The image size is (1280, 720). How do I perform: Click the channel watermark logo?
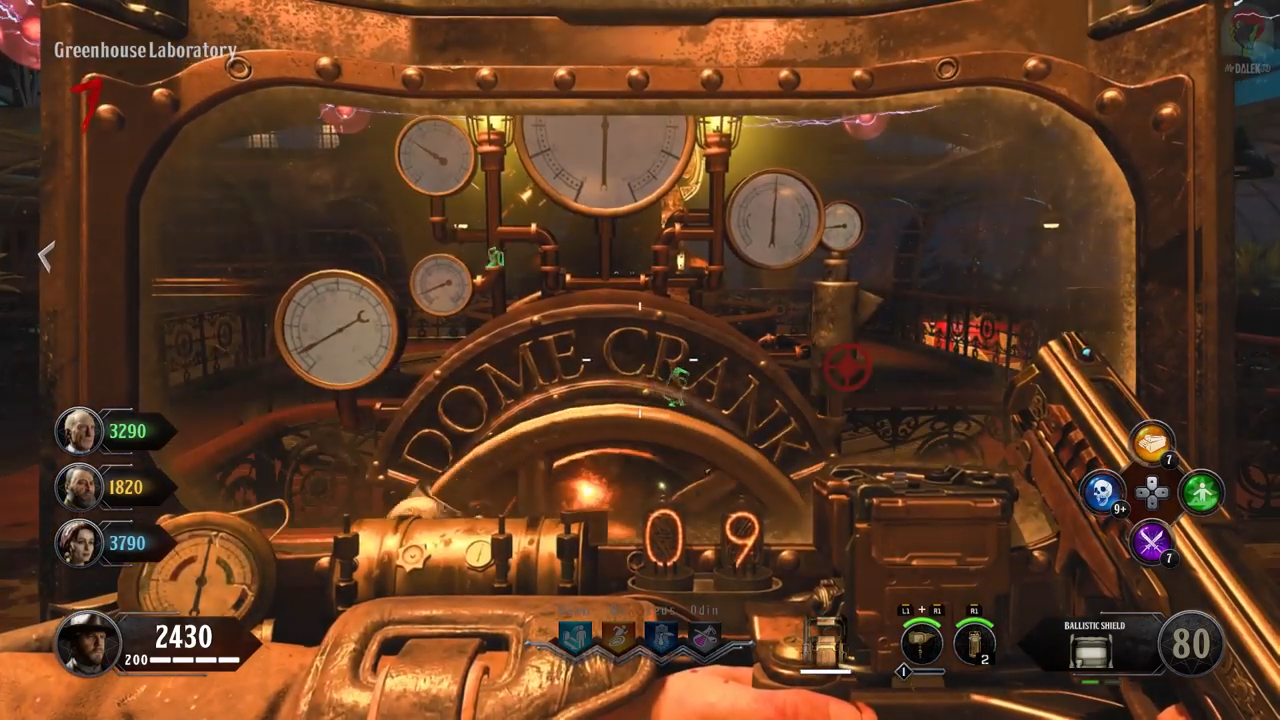click(1249, 33)
